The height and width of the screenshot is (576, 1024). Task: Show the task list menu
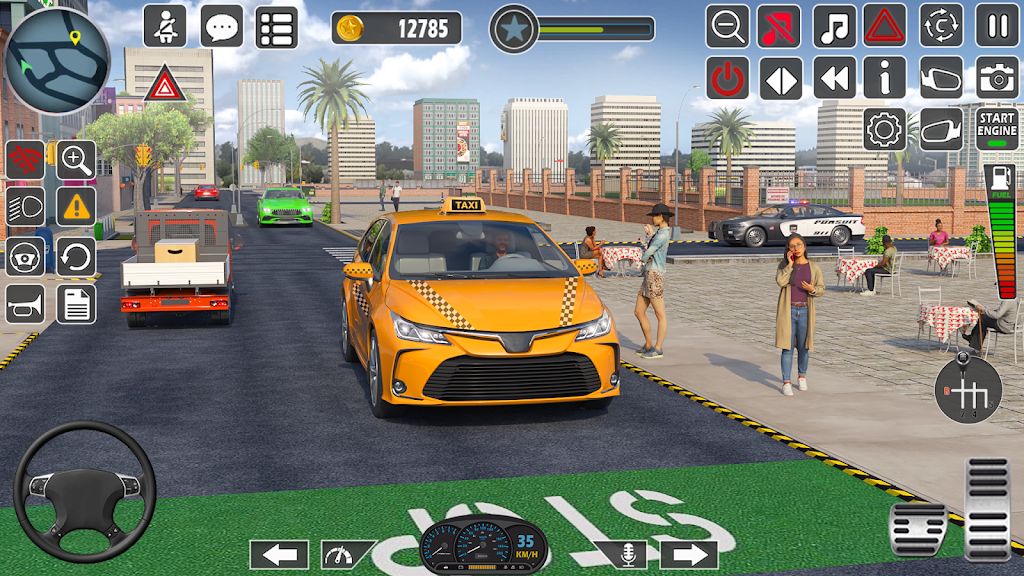pyautogui.click(x=276, y=26)
